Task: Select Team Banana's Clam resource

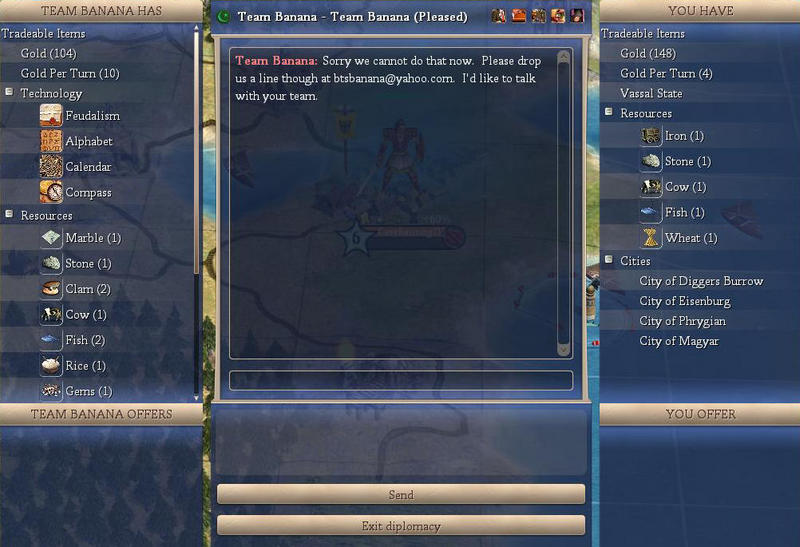Action: (87, 289)
